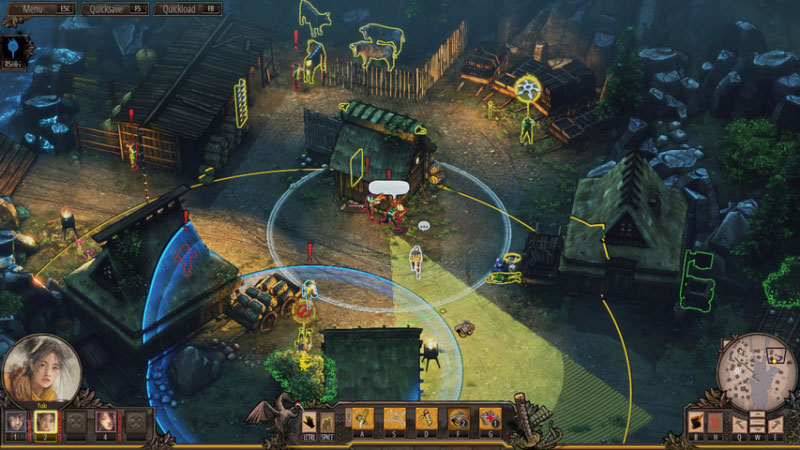Activate the crouching figure icon labelled SPACE

pos(327,420)
